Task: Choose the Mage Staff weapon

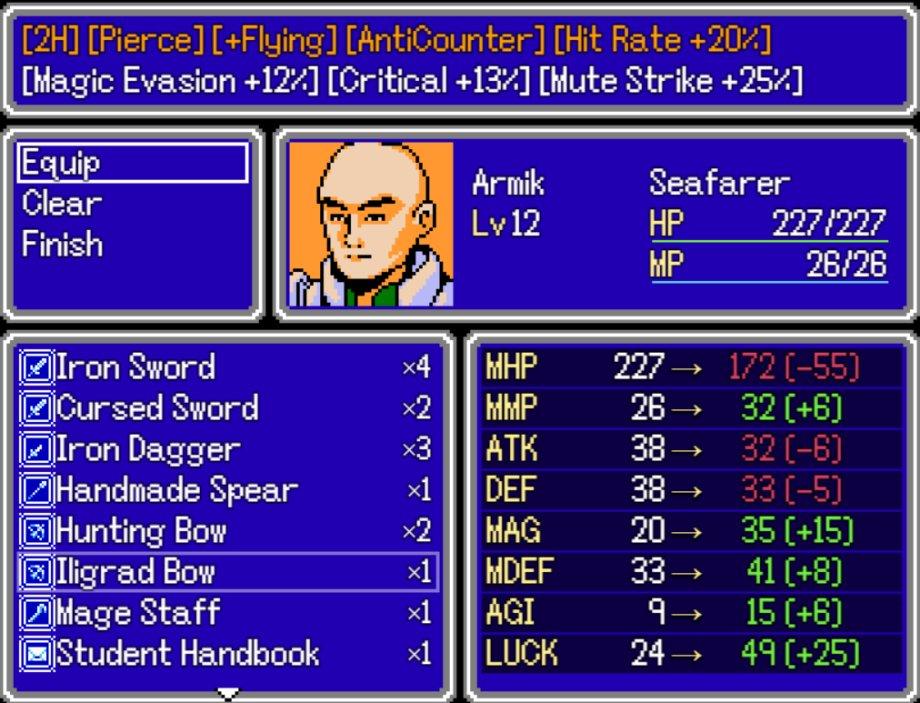Action: point(226,613)
